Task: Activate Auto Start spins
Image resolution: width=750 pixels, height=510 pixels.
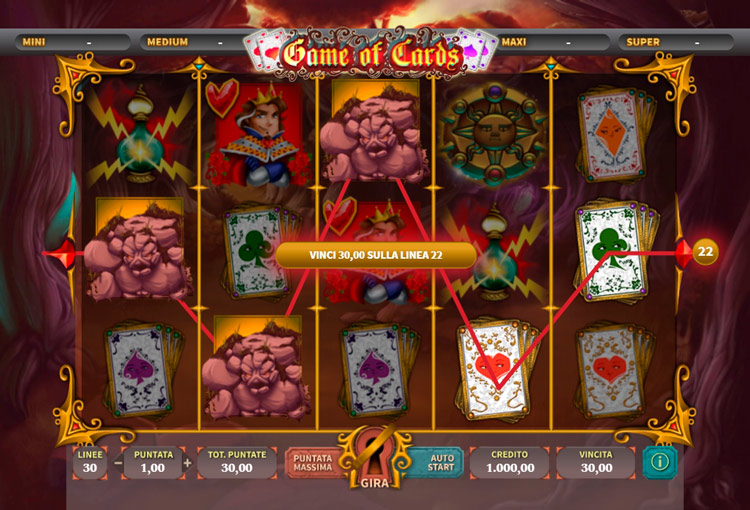Action: 440,462
